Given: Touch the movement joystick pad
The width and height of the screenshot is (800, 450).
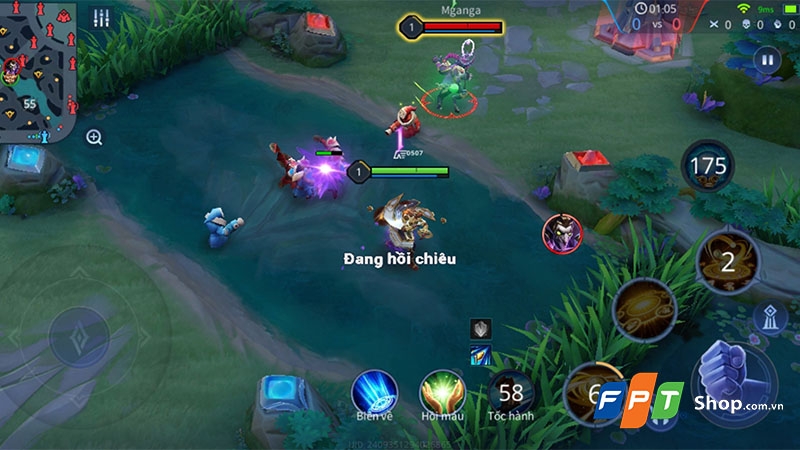Looking at the screenshot, I should click(x=78, y=337).
